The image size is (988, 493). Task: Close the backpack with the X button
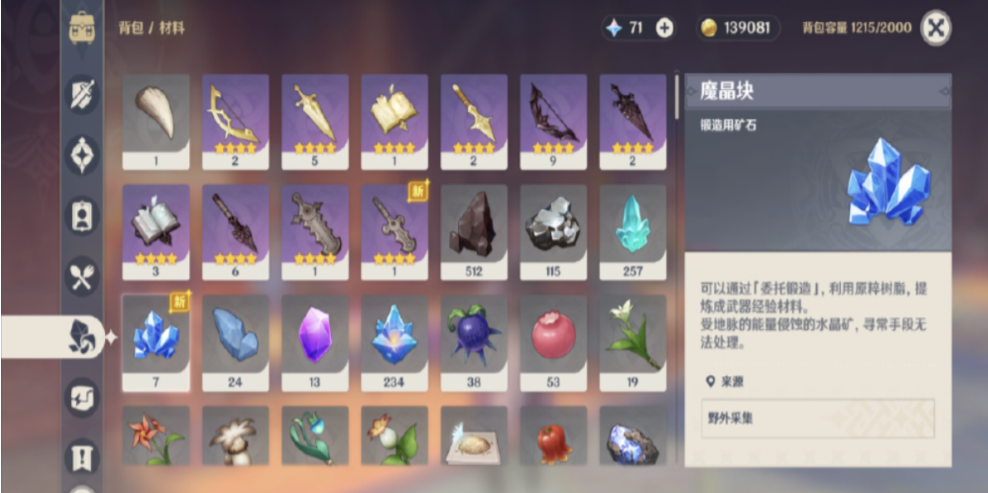click(x=935, y=28)
